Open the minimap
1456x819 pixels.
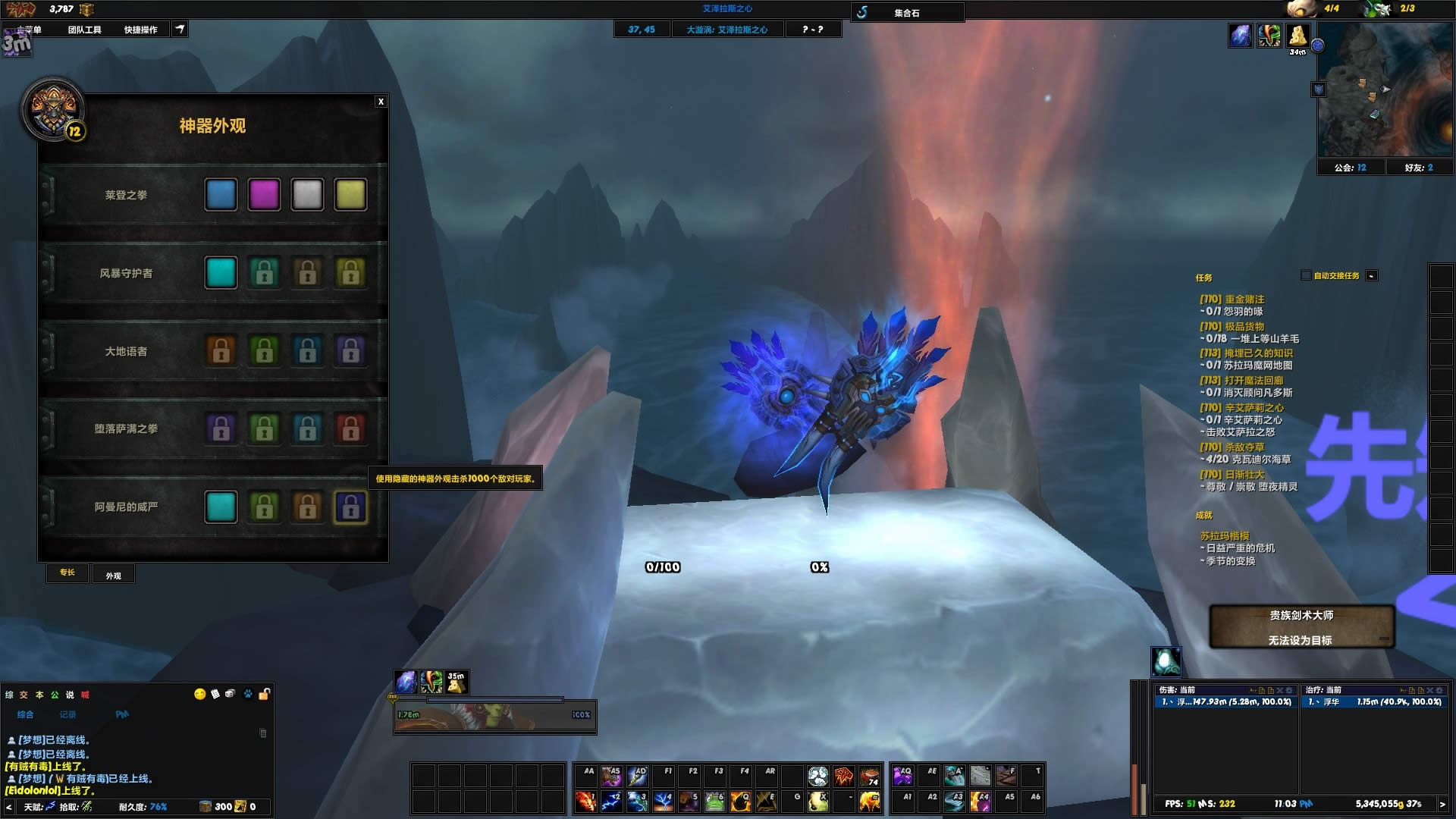(1384, 89)
